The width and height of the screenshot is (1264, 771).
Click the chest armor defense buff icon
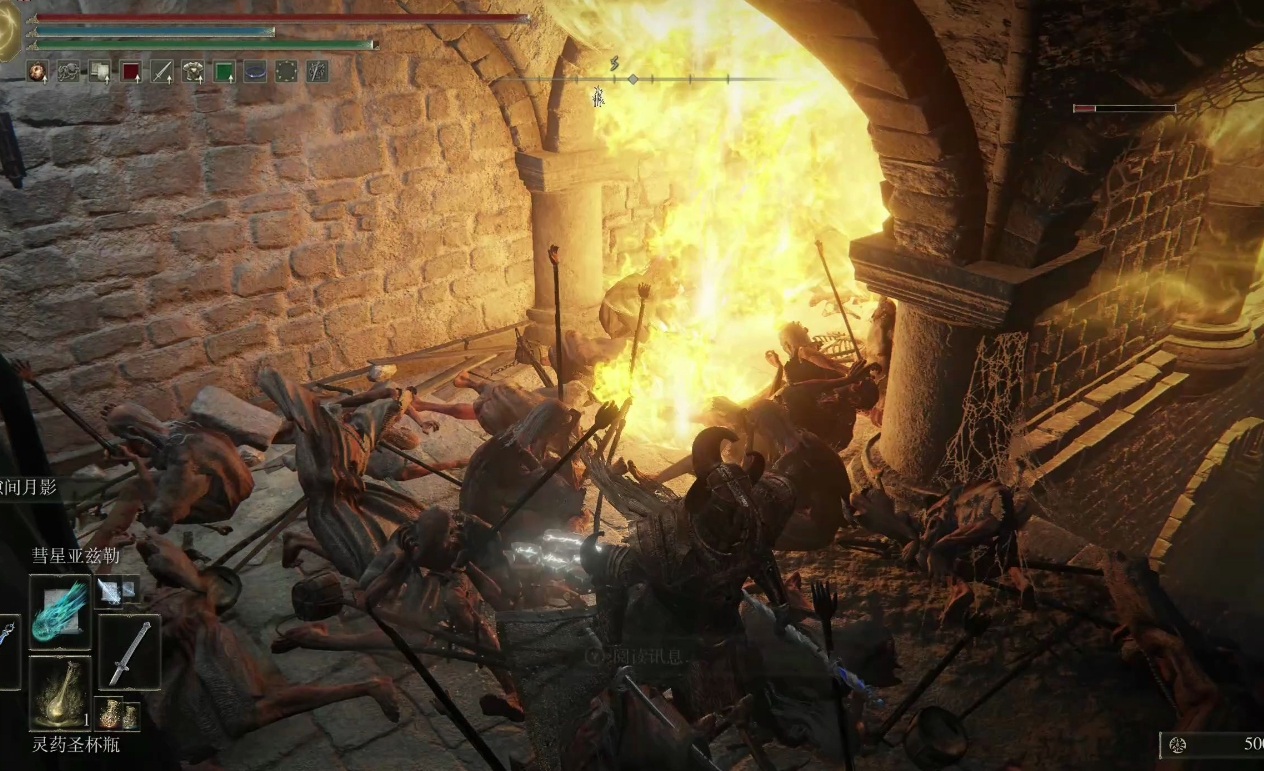pyautogui.click(x=193, y=71)
